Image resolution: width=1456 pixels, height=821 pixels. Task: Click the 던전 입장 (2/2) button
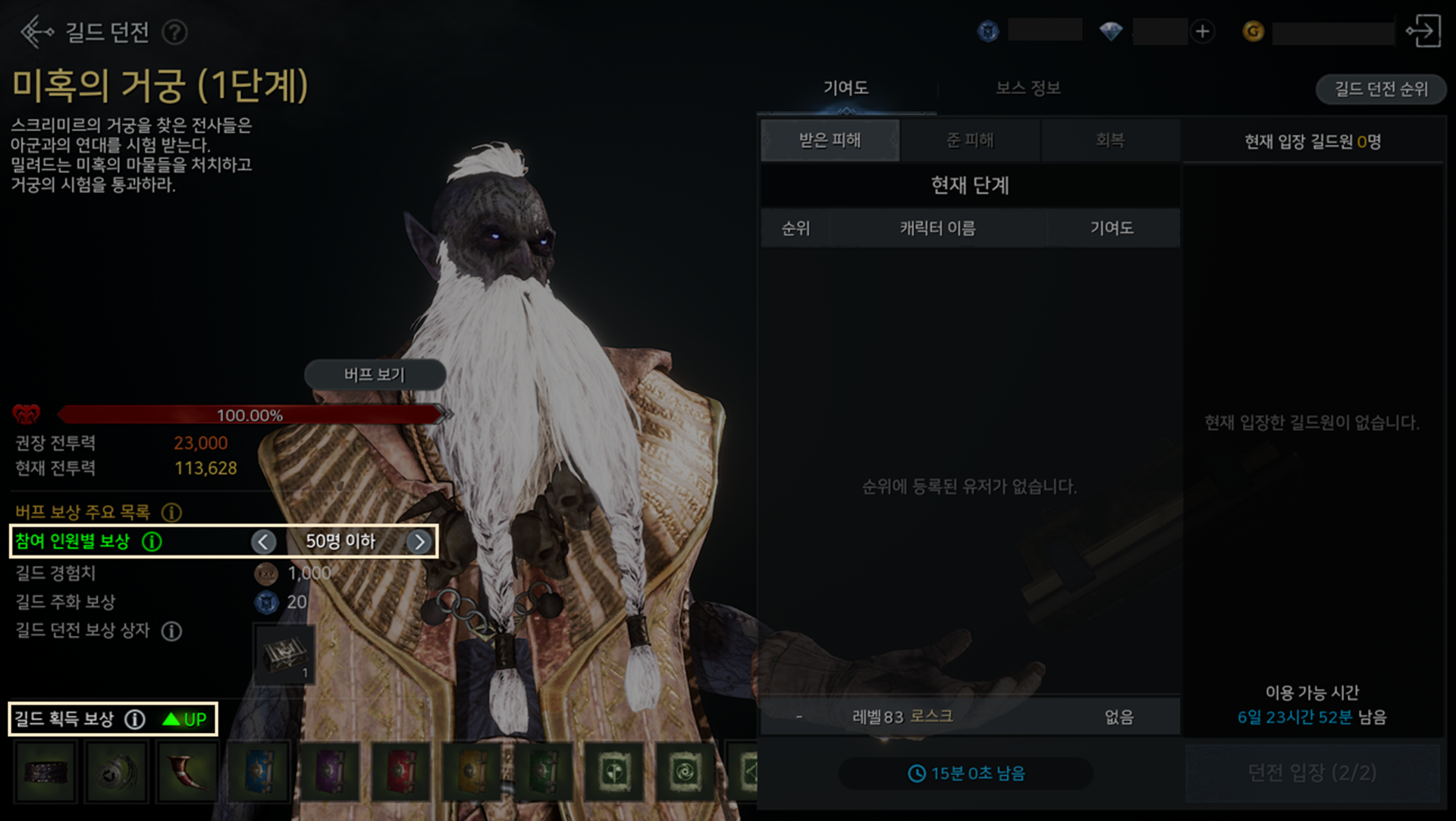click(1312, 772)
